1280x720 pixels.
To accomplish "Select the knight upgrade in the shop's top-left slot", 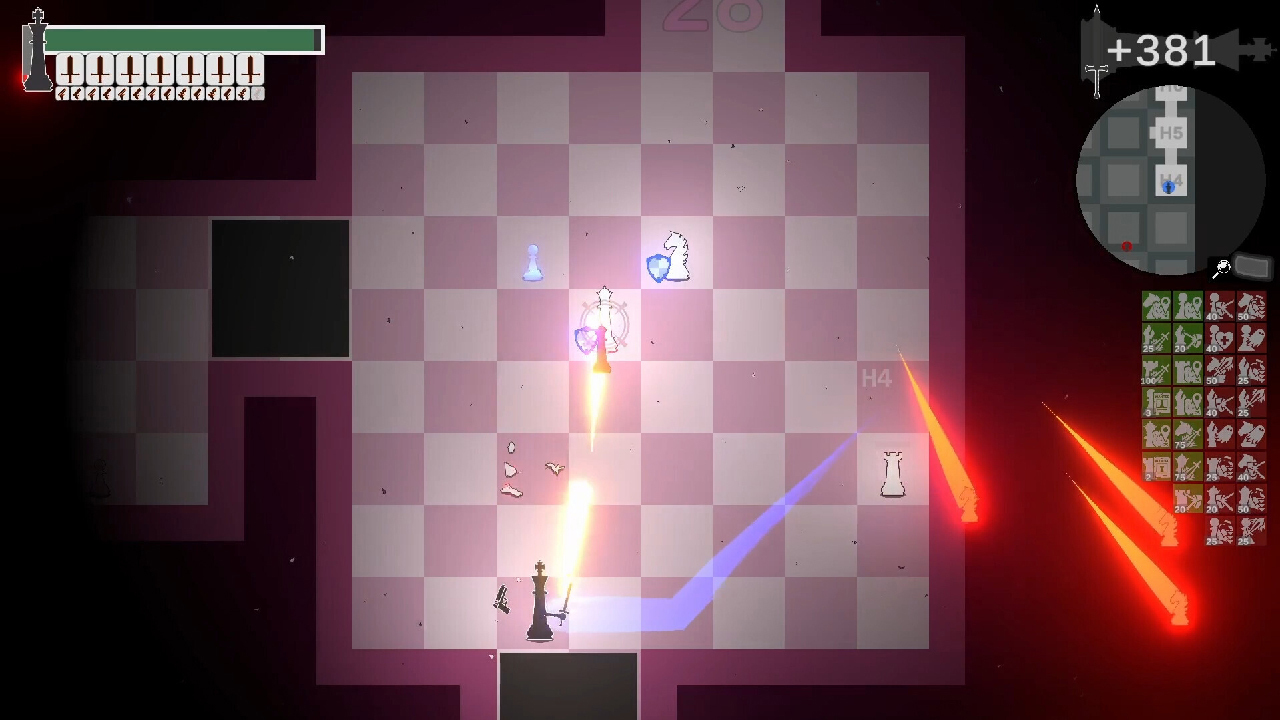I will 1155,304.
